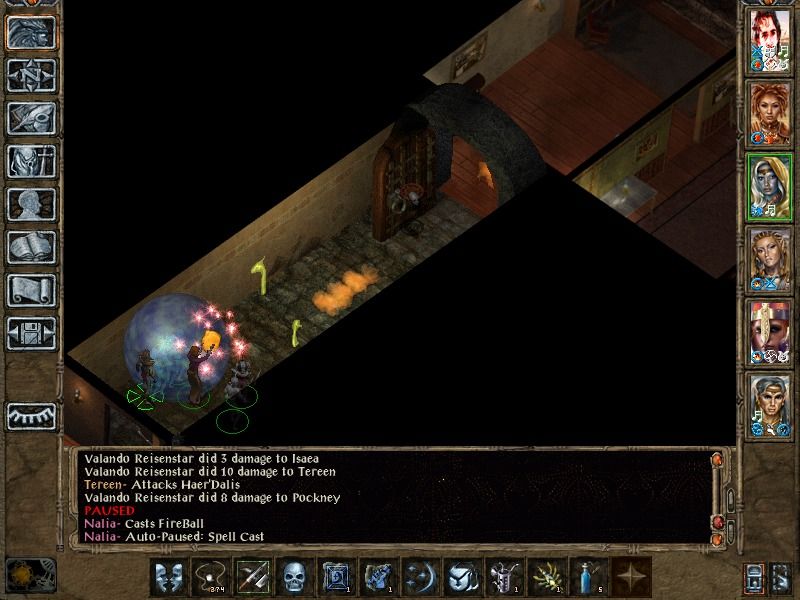Click the closed-eye rest button
Screen dimensions: 800x600
(x=32, y=415)
